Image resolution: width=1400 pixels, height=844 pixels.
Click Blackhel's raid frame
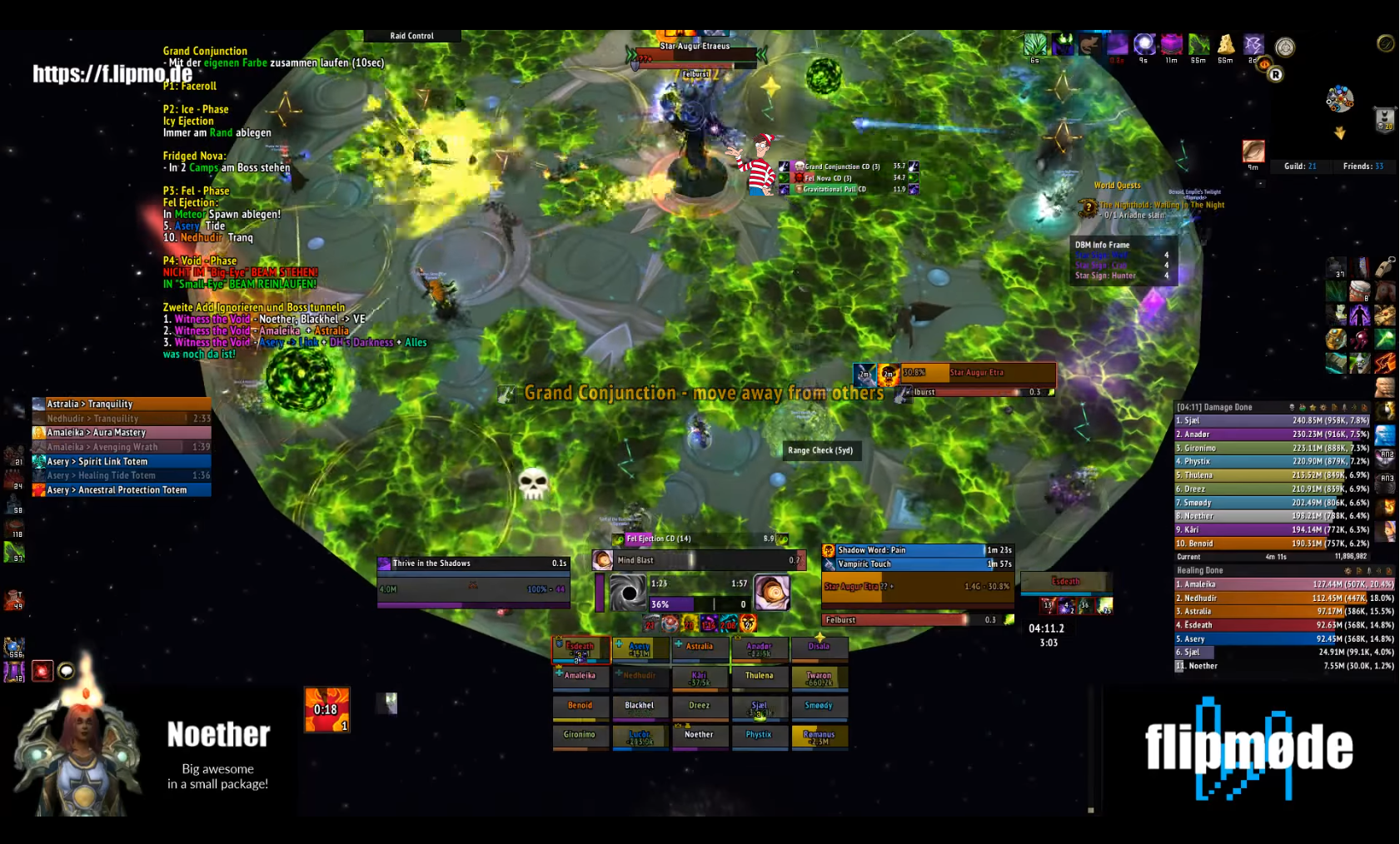[640, 707]
